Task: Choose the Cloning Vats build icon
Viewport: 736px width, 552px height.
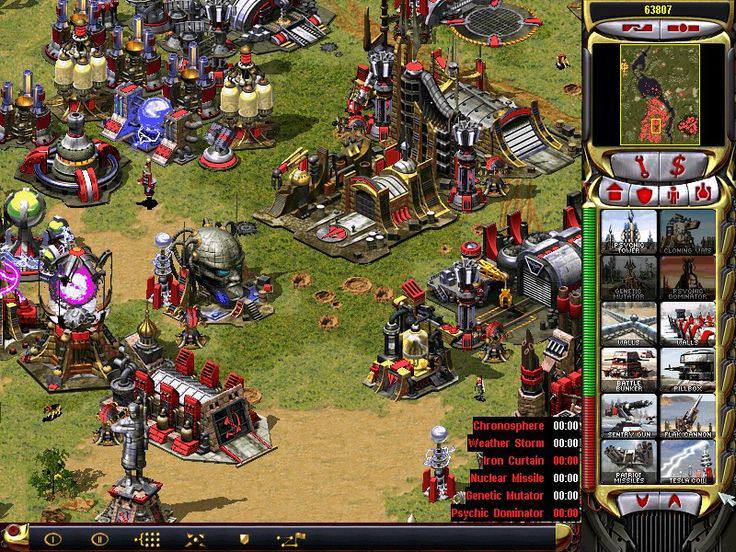Action: [685, 230]
